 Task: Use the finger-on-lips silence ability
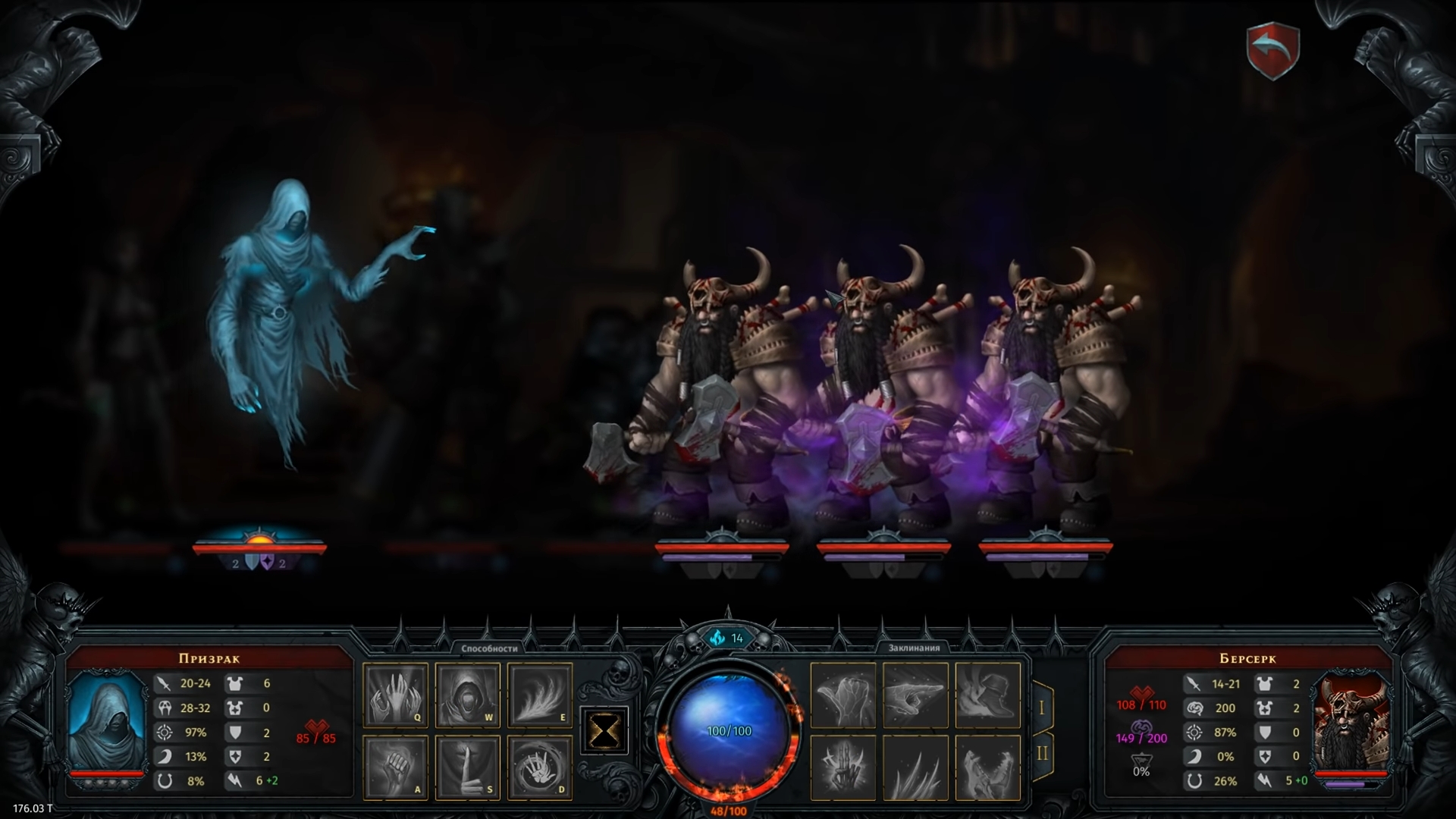(467, 767)
